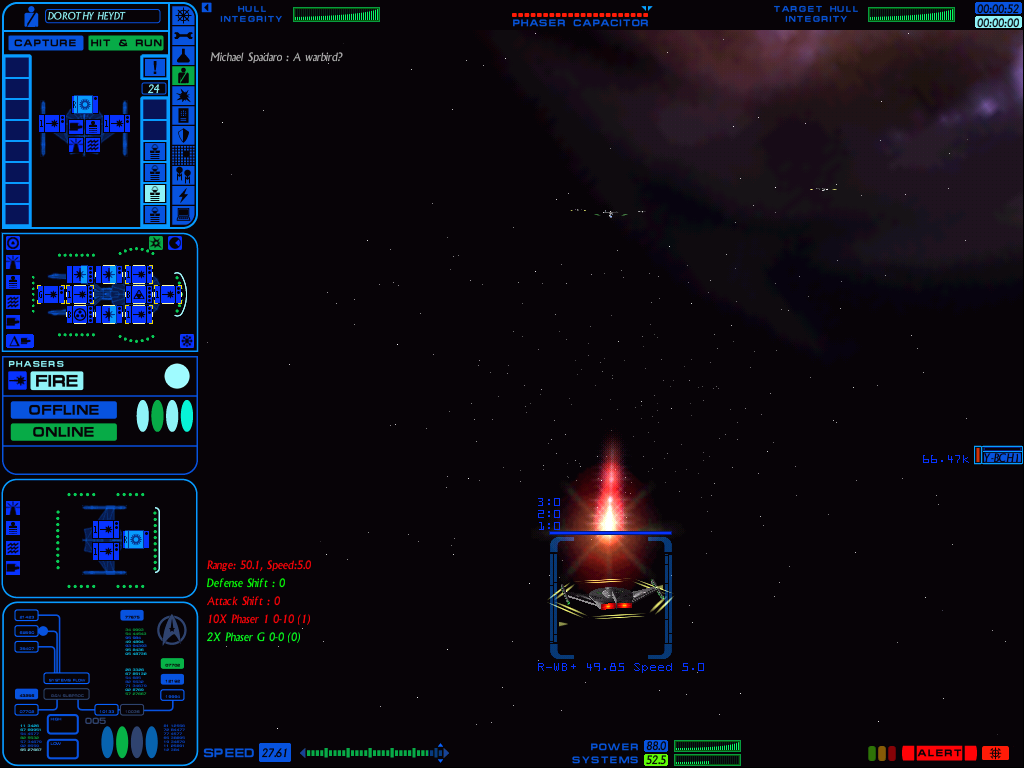Click the officer name field Dorothy Heydt
The height and width of the screenshot is (768, 1024).
pos(102,16)
